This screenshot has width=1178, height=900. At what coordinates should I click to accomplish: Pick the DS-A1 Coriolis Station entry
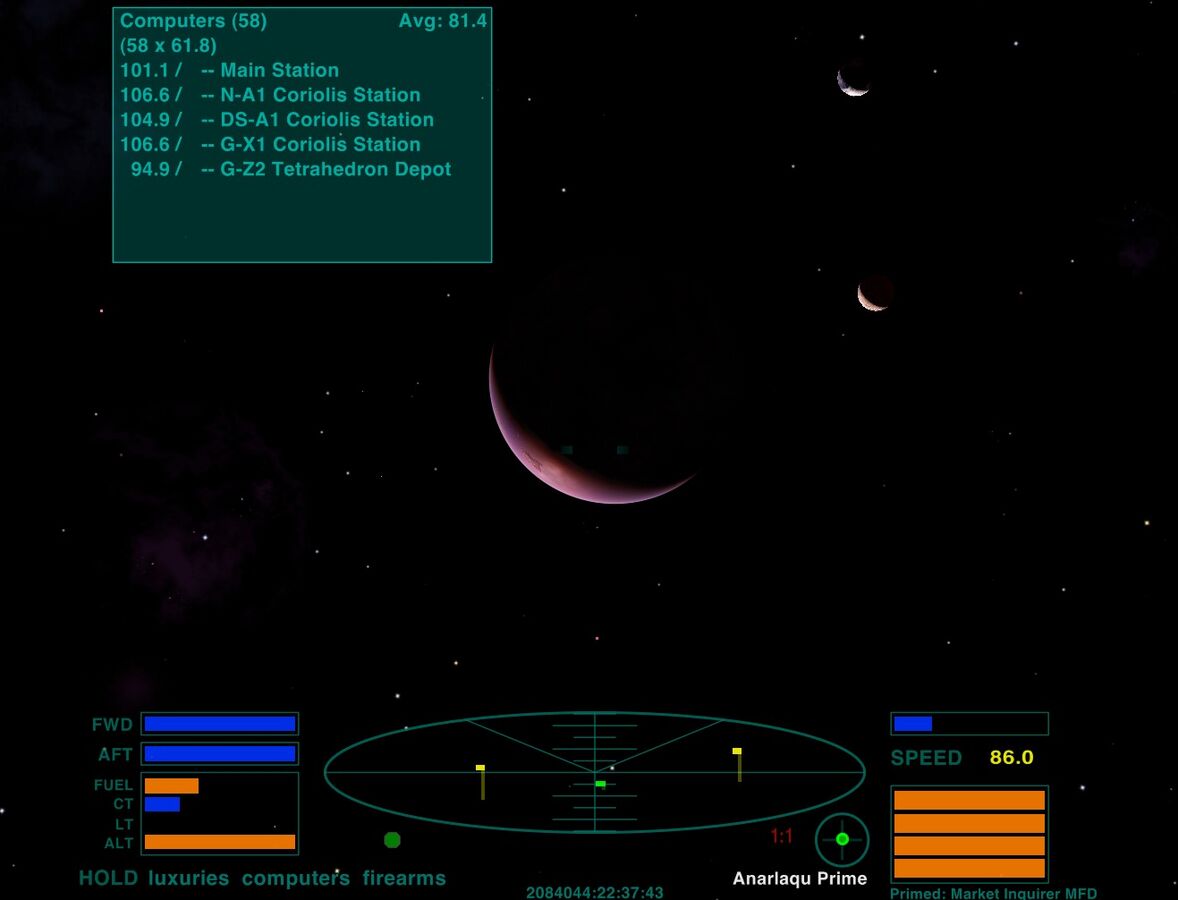coord(277,120)
